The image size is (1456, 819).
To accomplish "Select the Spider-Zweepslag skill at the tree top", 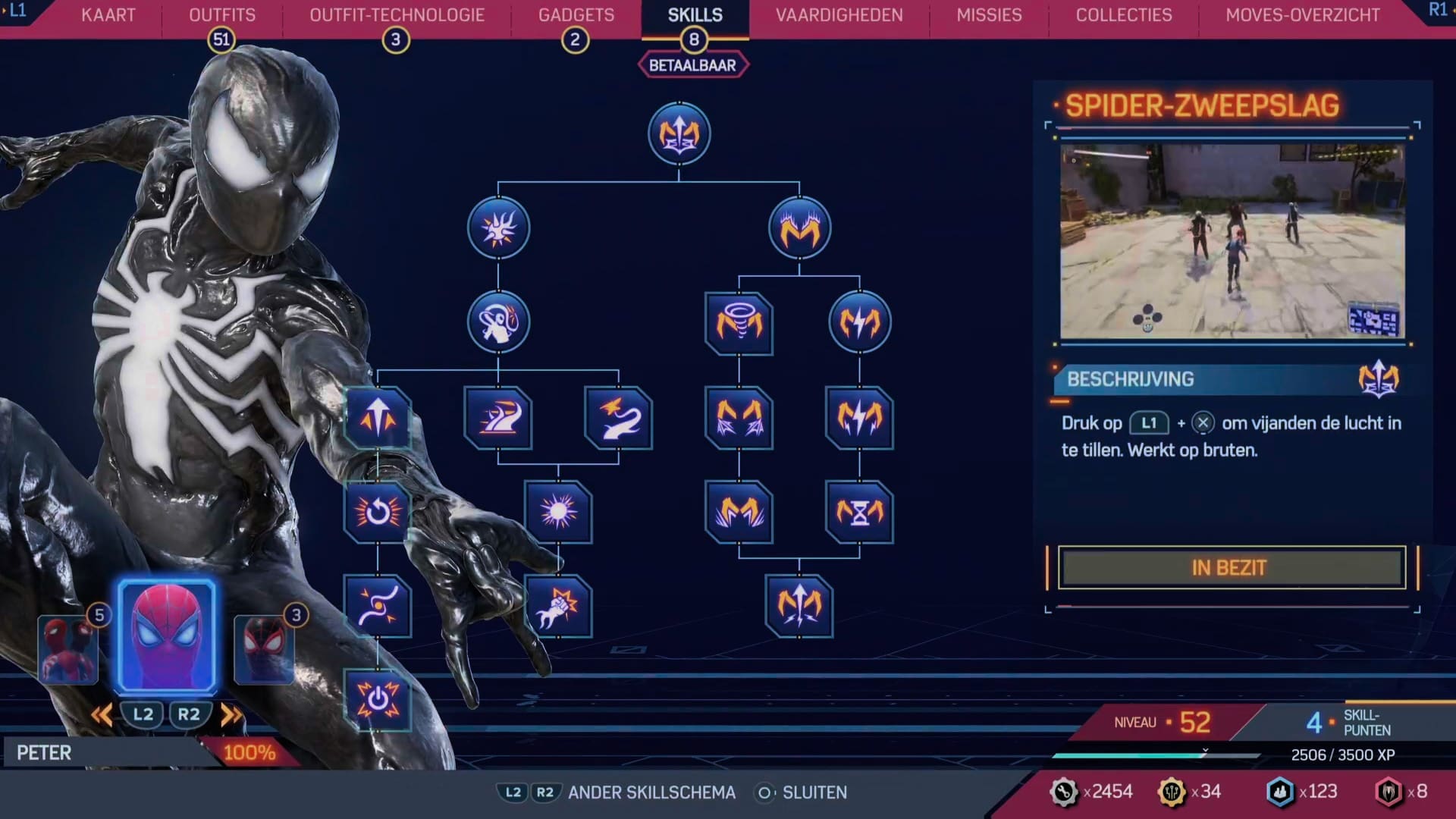I will tap(679, 134).
